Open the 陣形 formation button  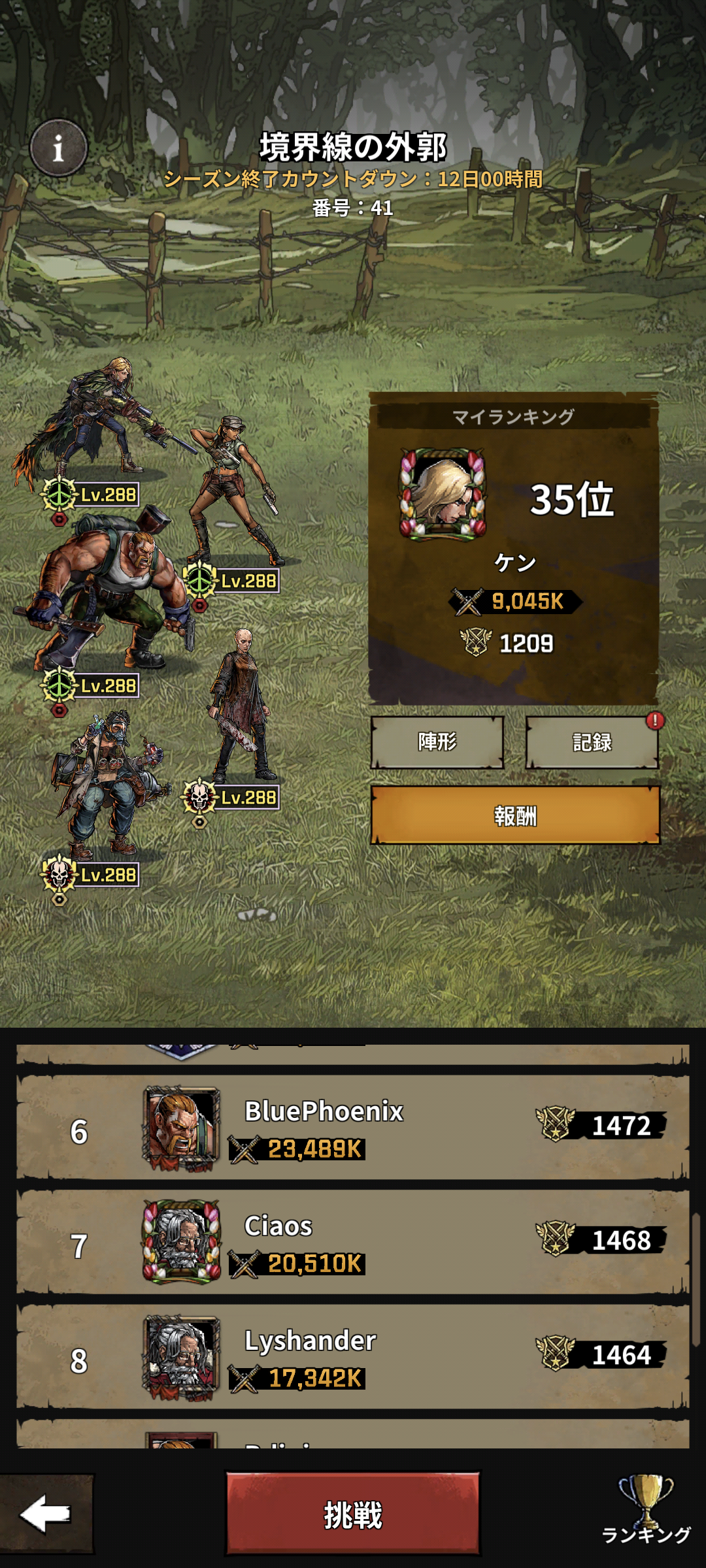tap(437, 742)
